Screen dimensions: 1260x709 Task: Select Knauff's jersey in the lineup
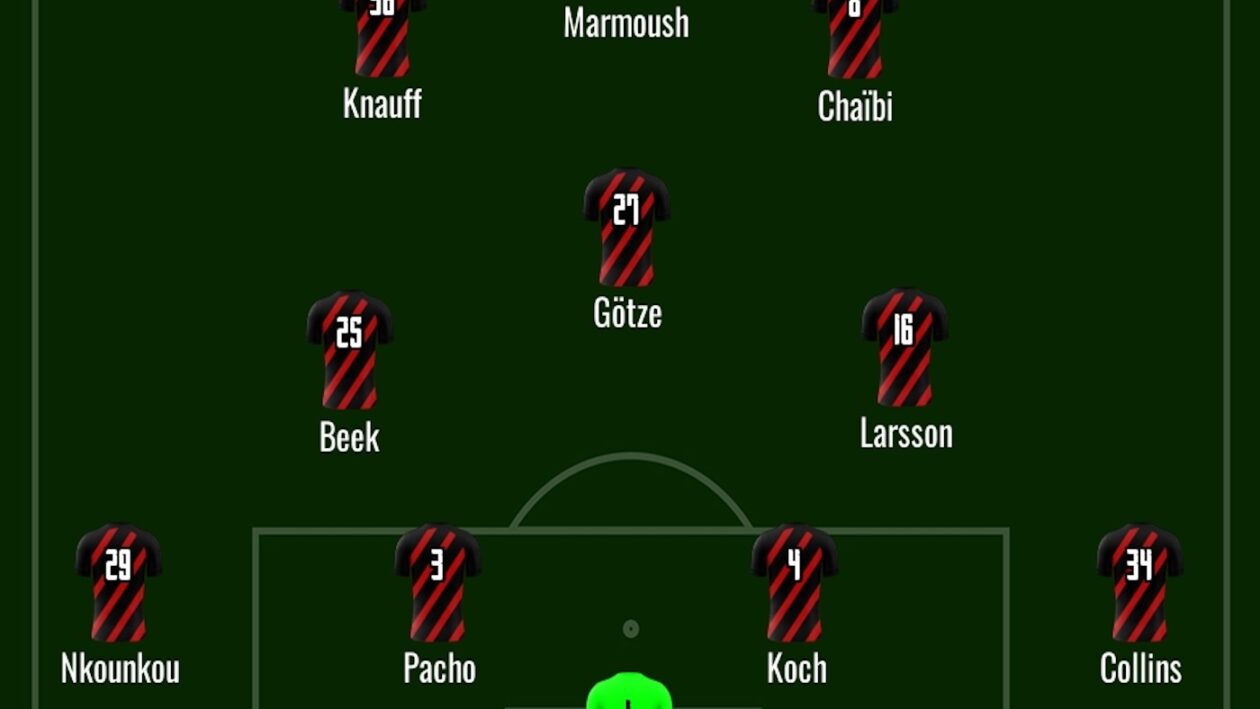(383, 38)
